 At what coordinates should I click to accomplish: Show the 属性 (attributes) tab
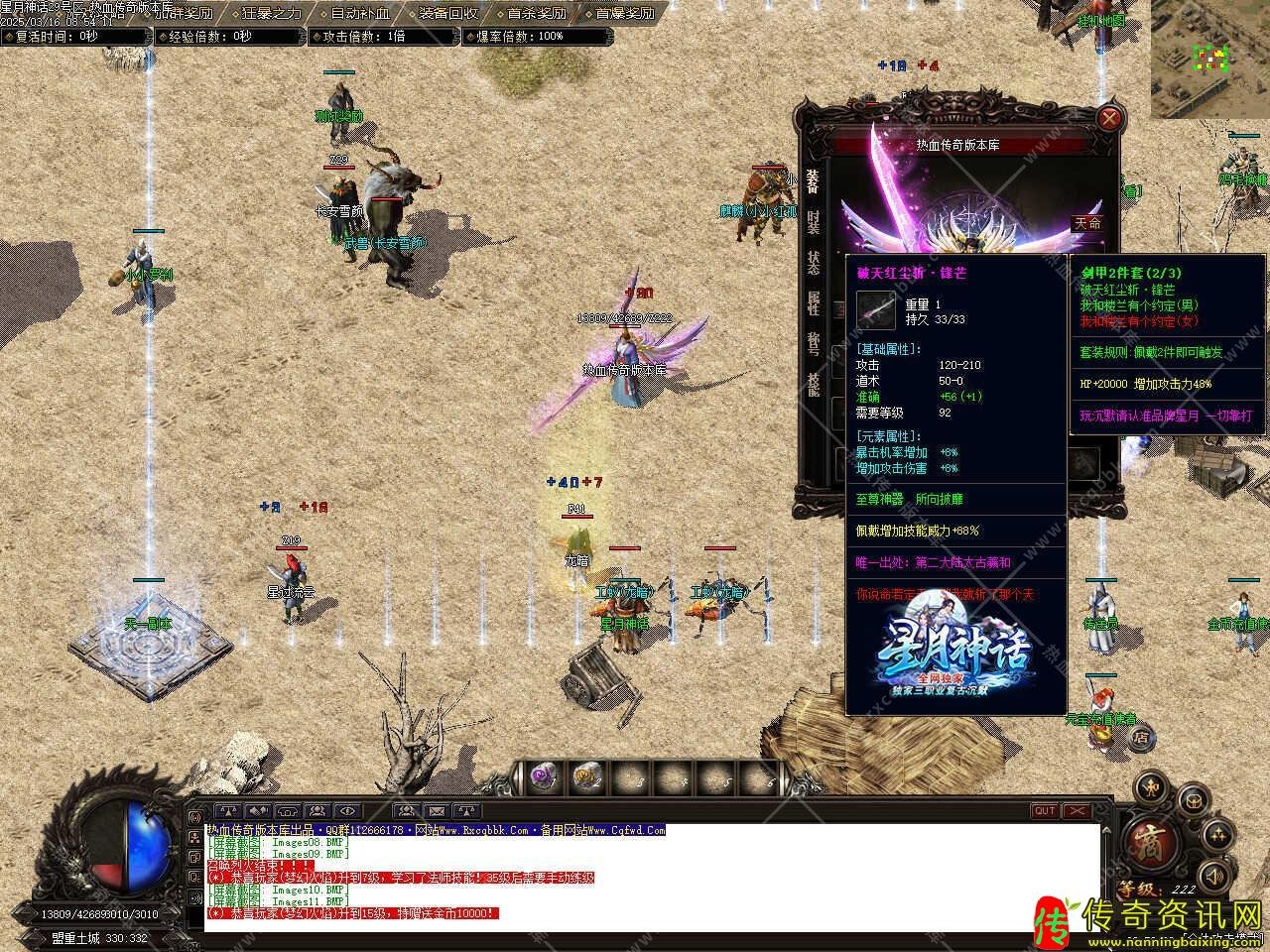click(814, 302)
